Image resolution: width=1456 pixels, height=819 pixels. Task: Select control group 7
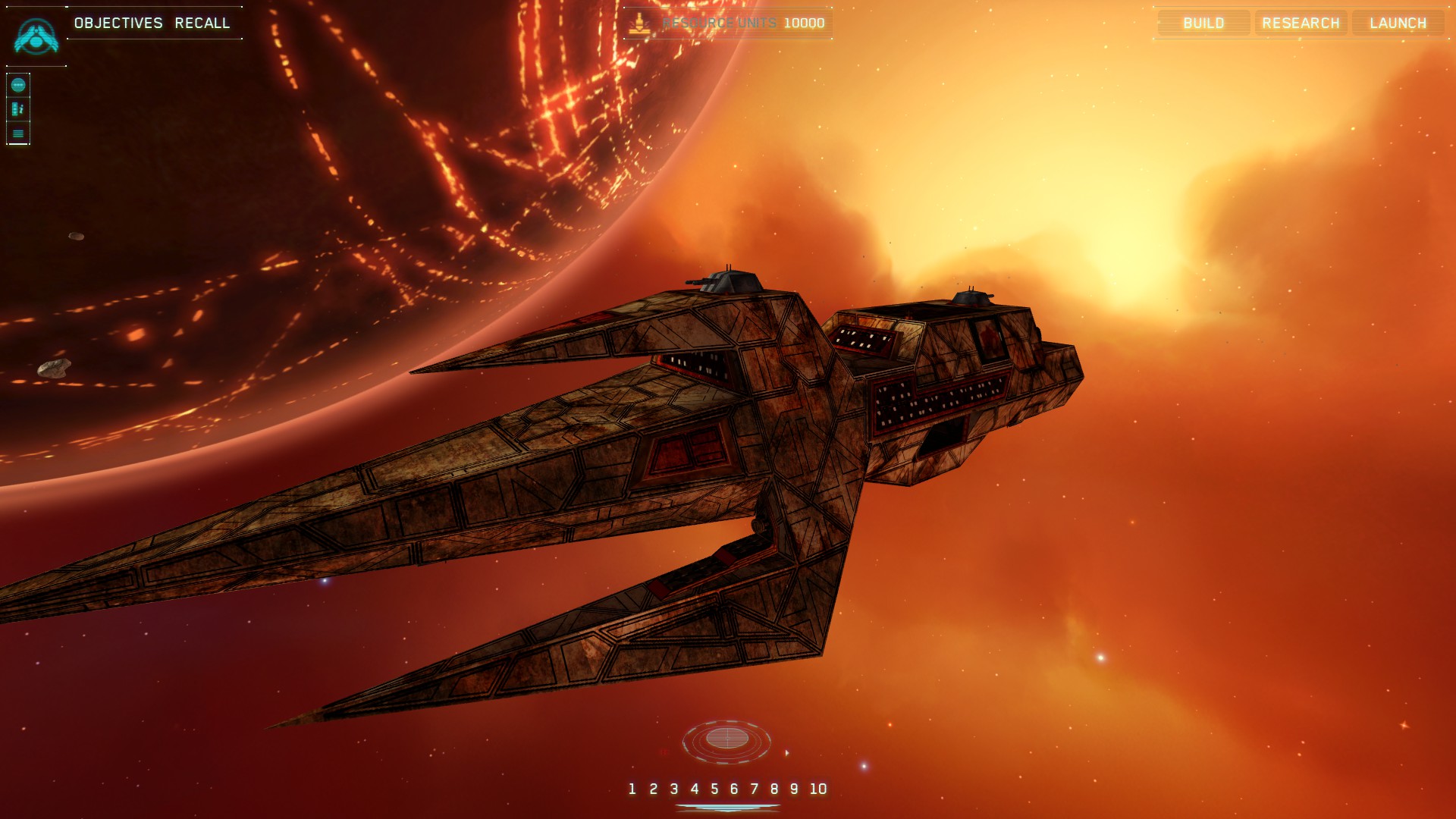[x=754, y=789]
